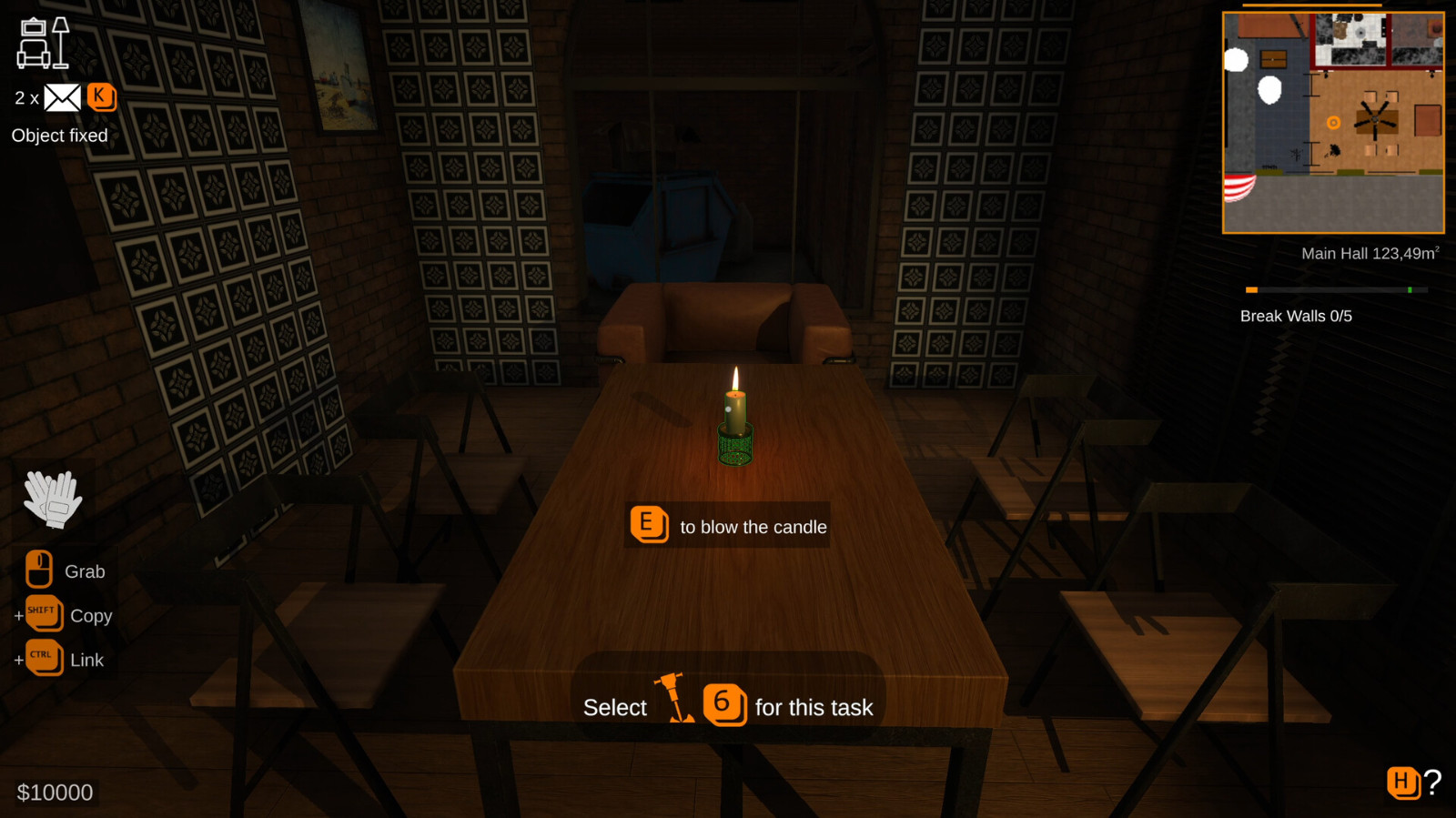The width and height of the screenshot is (1456, 818).
Task: Open the minimap floor plan
Action: click(x=1333, y=123)
